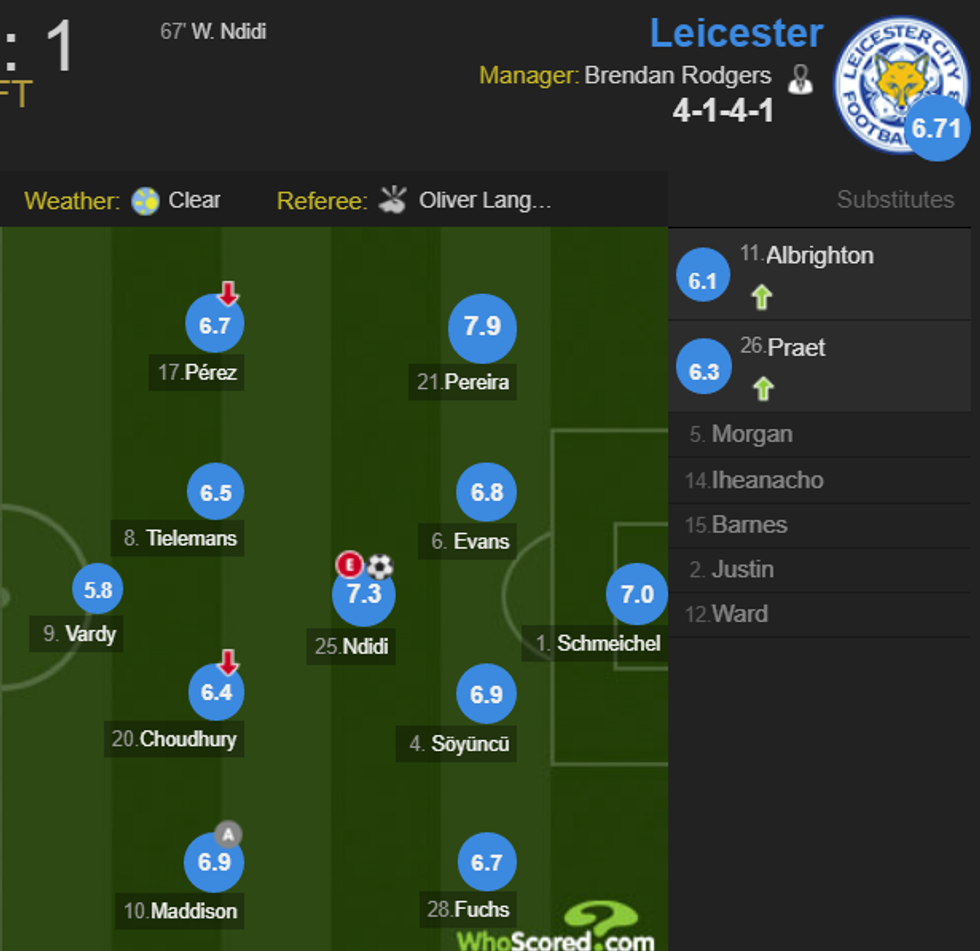Select Fuchs' 6.7 rating bubble
This screenshot has width=980, height=951.
coord(487,862)
